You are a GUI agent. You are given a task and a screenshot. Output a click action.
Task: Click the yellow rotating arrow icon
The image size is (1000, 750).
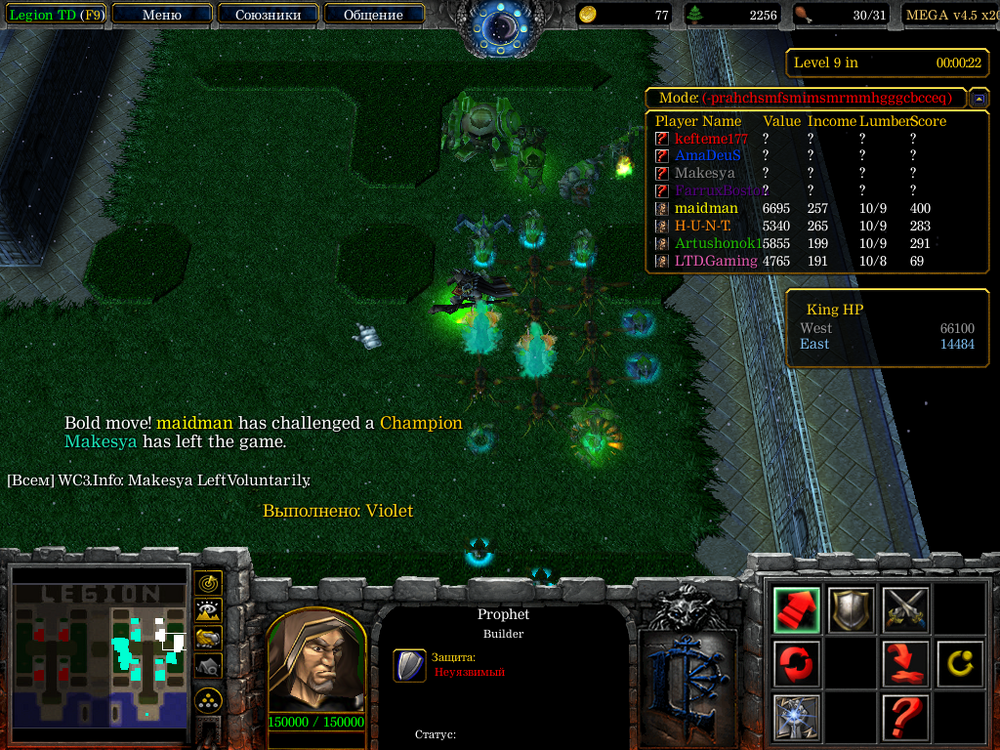click(959, 663)
